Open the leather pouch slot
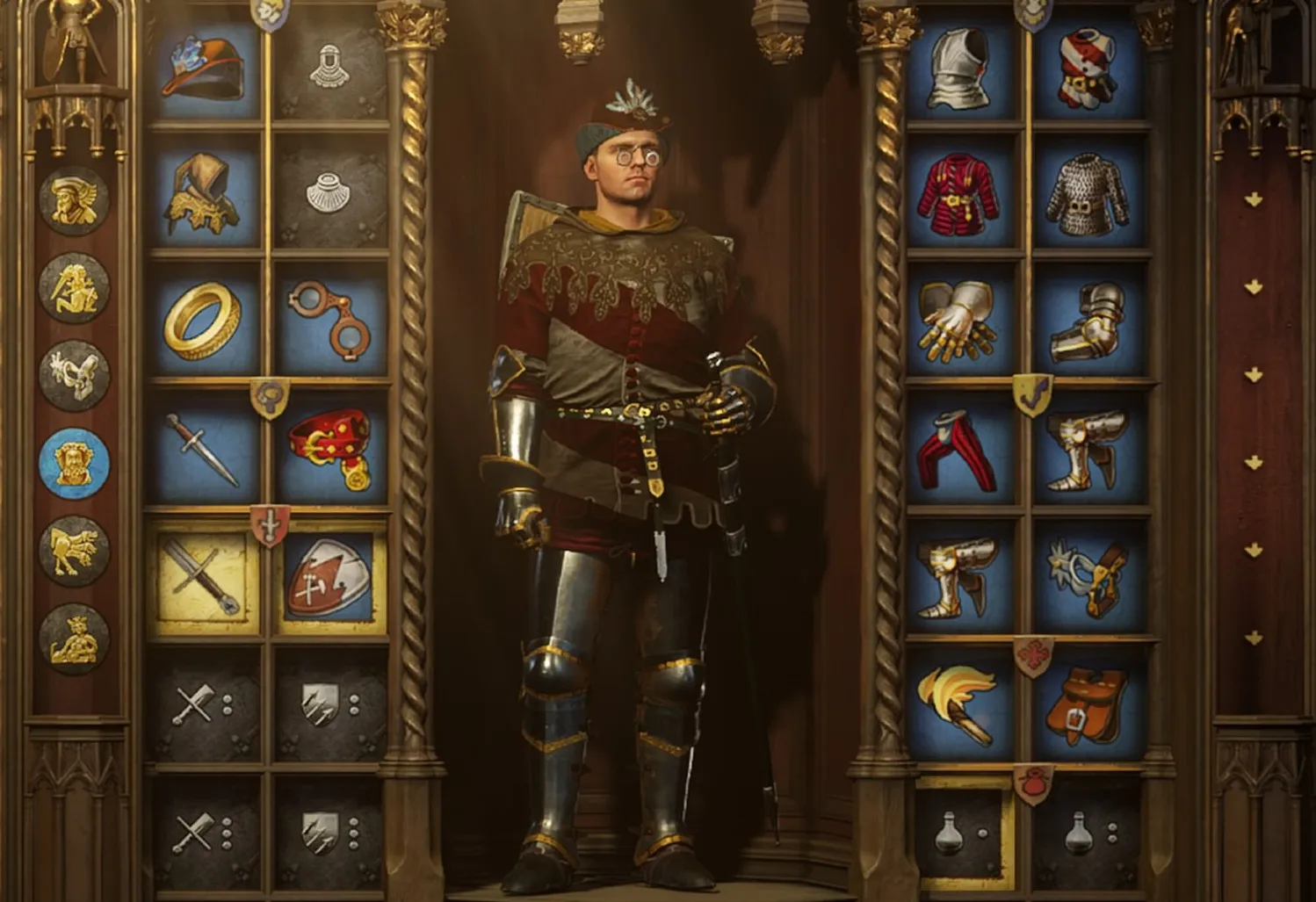 coord(1088,704)
